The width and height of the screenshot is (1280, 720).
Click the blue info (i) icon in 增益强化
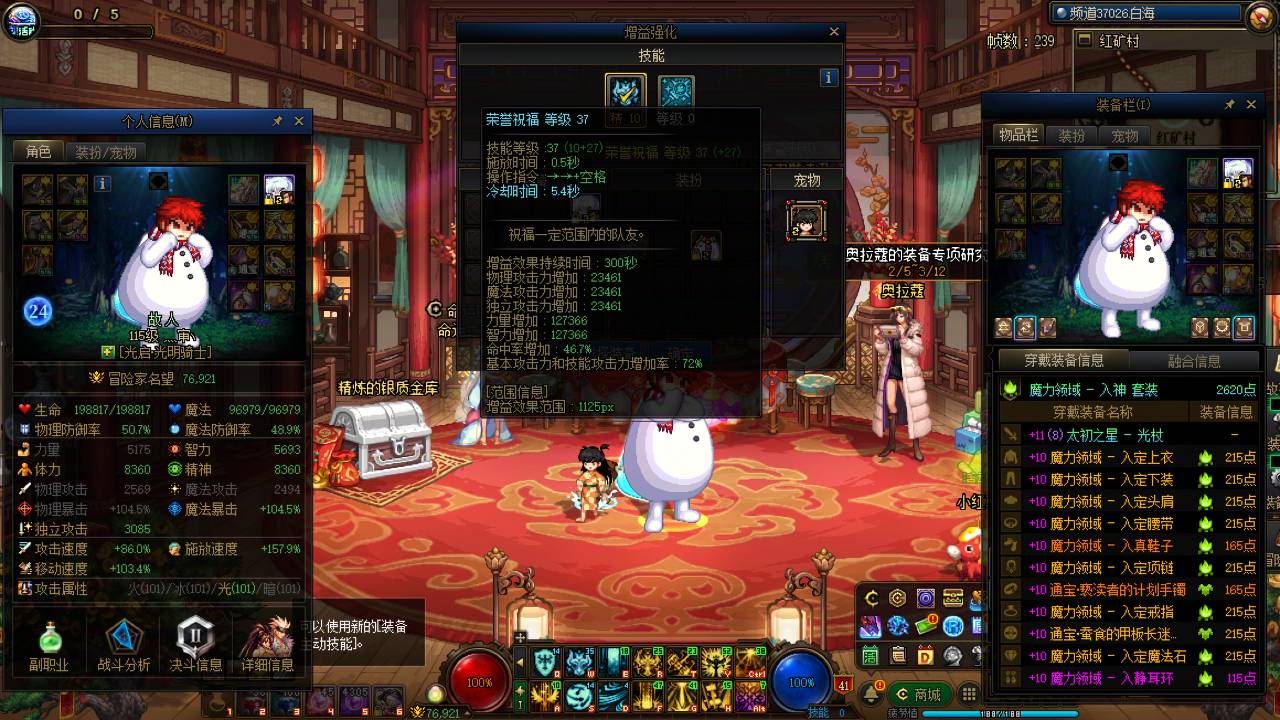[828, 76]
